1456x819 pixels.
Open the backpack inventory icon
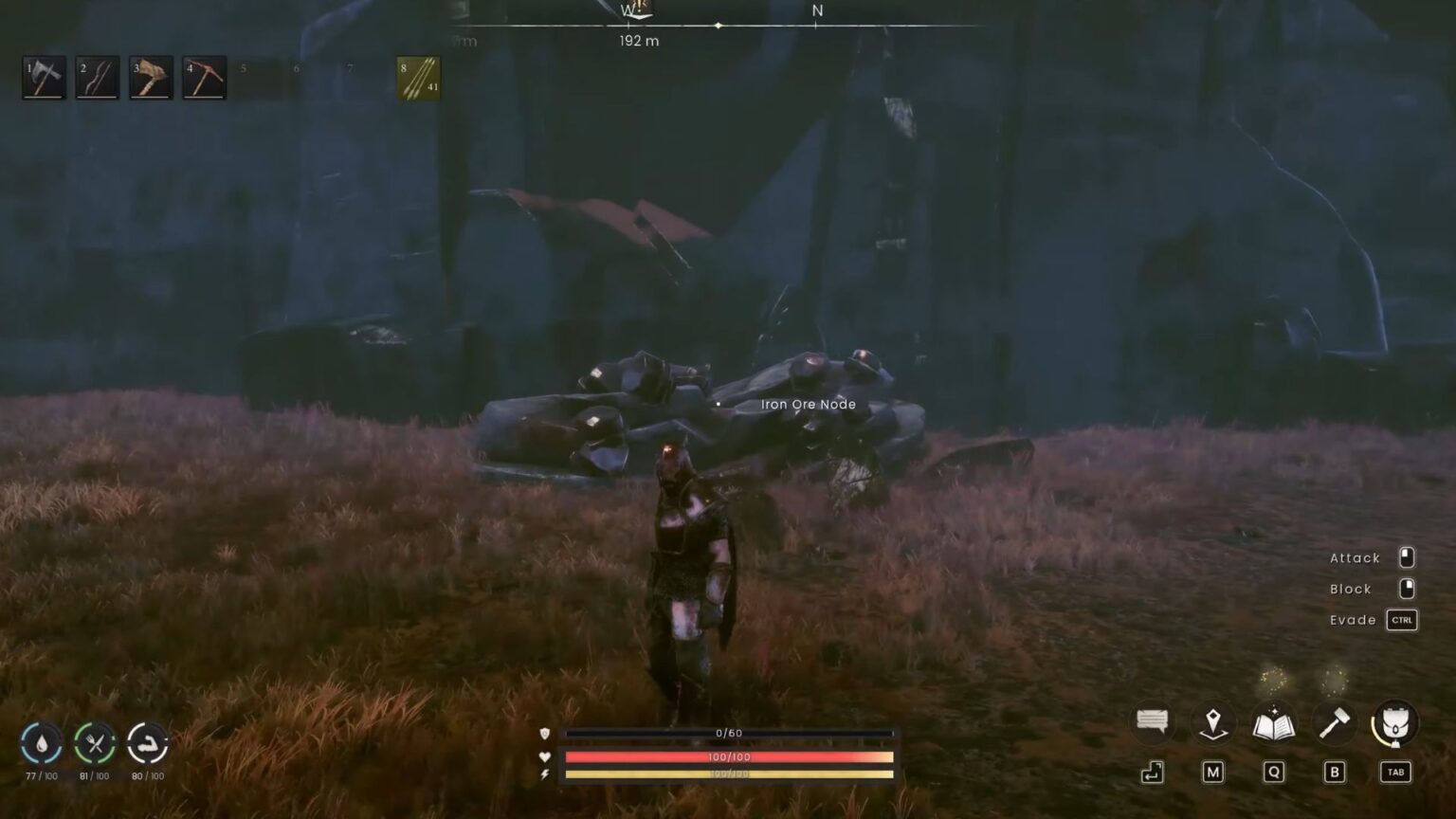(1393, 722)
